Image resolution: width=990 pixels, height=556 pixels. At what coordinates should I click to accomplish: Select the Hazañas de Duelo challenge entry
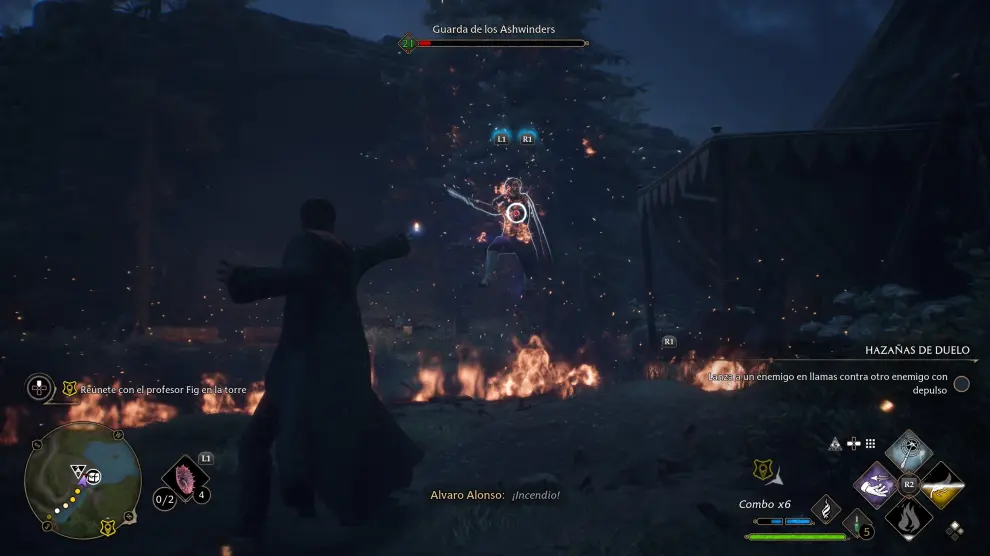tap(916, 351)
